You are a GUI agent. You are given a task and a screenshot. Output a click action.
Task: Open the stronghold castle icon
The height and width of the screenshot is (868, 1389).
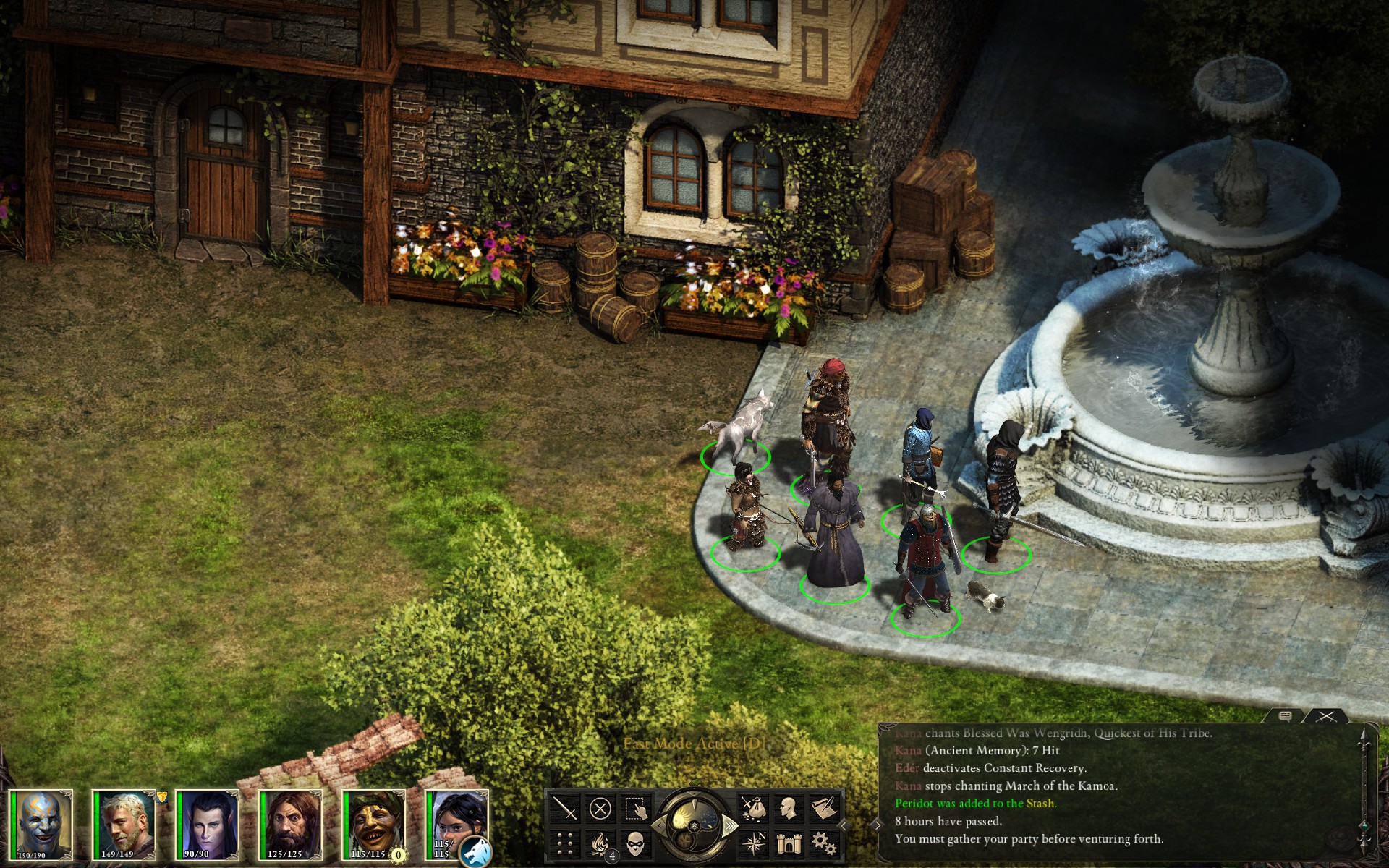point(789,843)
